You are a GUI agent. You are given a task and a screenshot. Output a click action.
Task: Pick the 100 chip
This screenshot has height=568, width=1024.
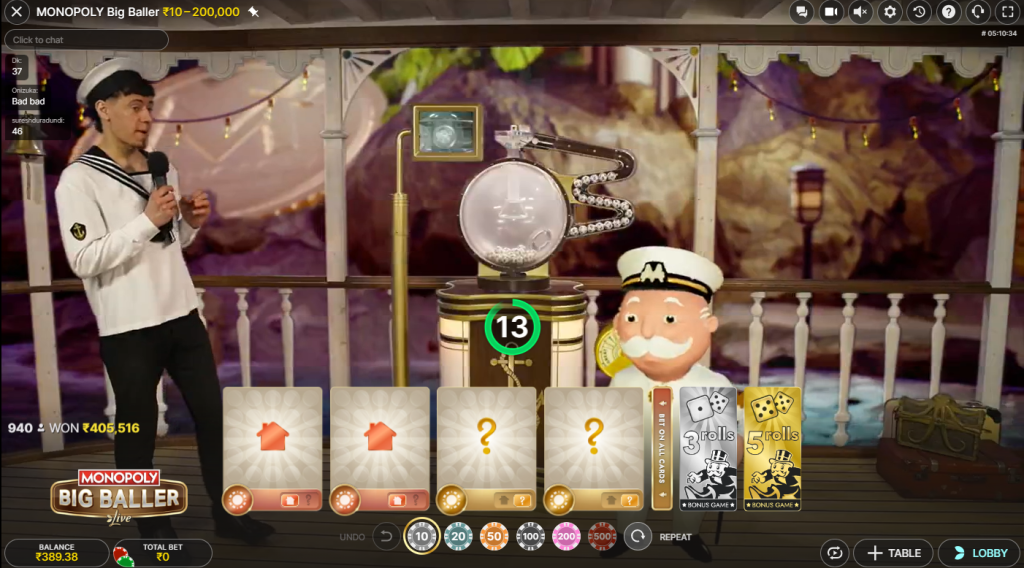tap(530, 537)
